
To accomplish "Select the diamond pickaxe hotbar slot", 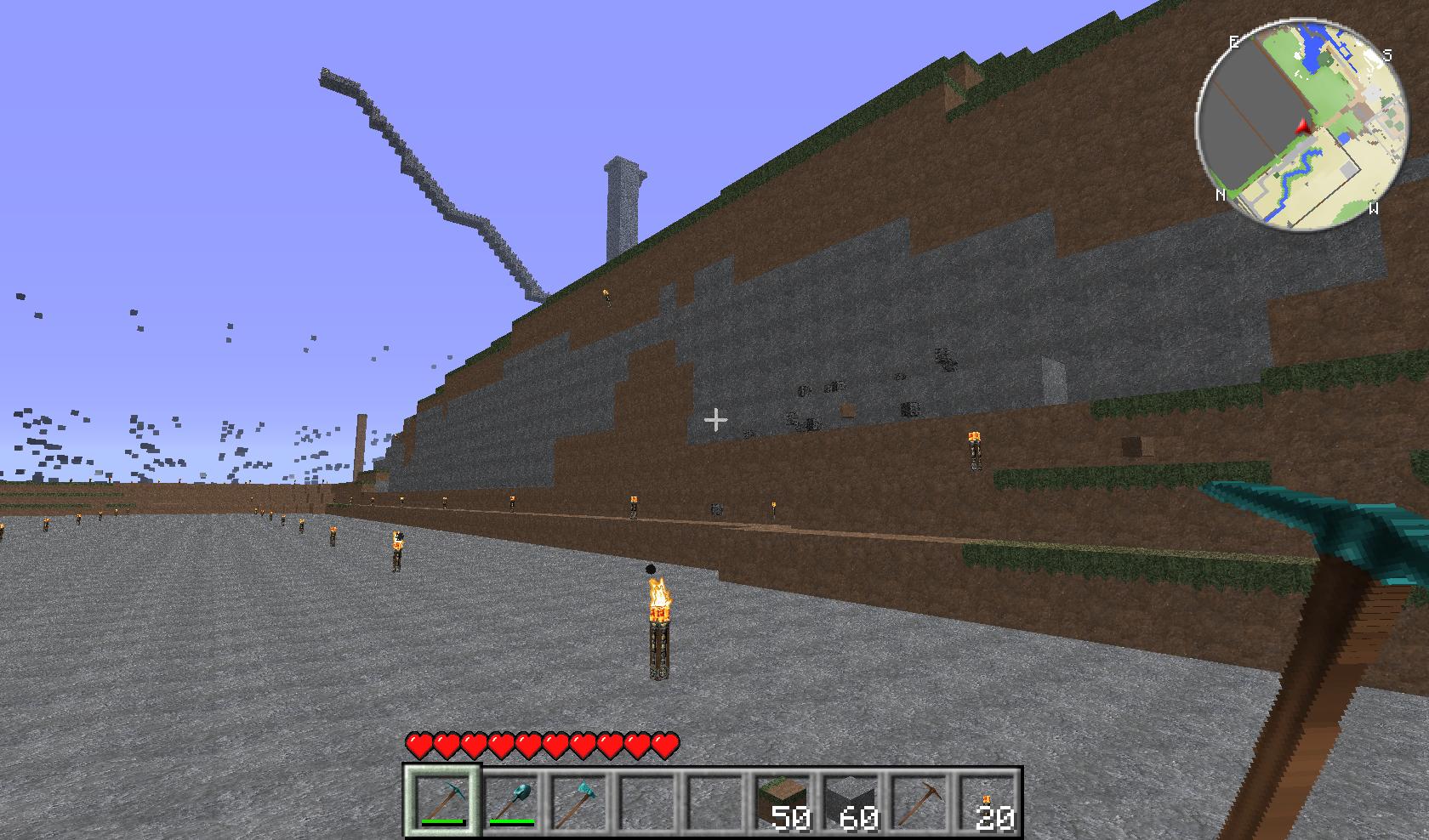I will coord(442,801).
